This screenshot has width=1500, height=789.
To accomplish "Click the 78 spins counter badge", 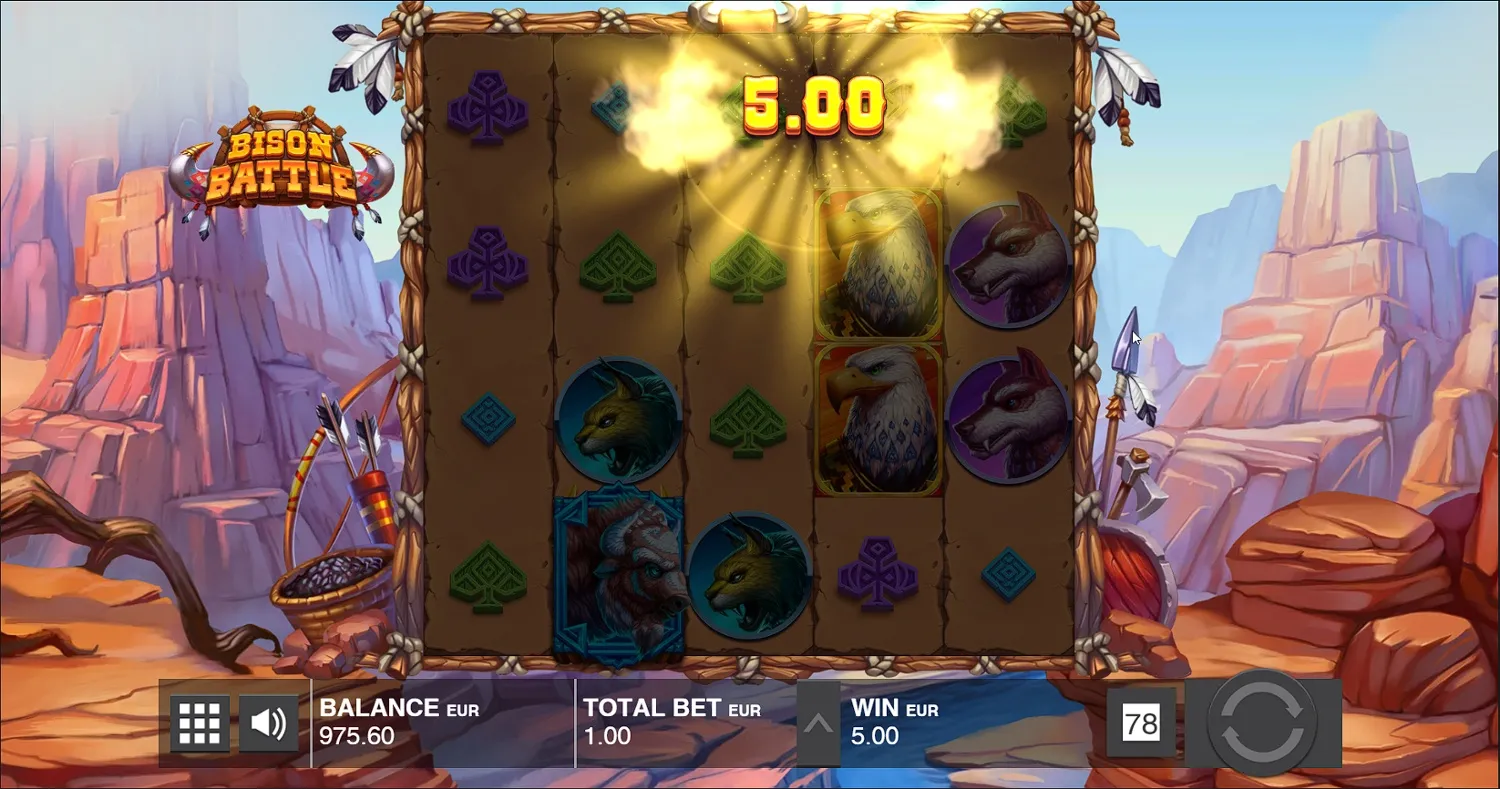I will 1143,722.
